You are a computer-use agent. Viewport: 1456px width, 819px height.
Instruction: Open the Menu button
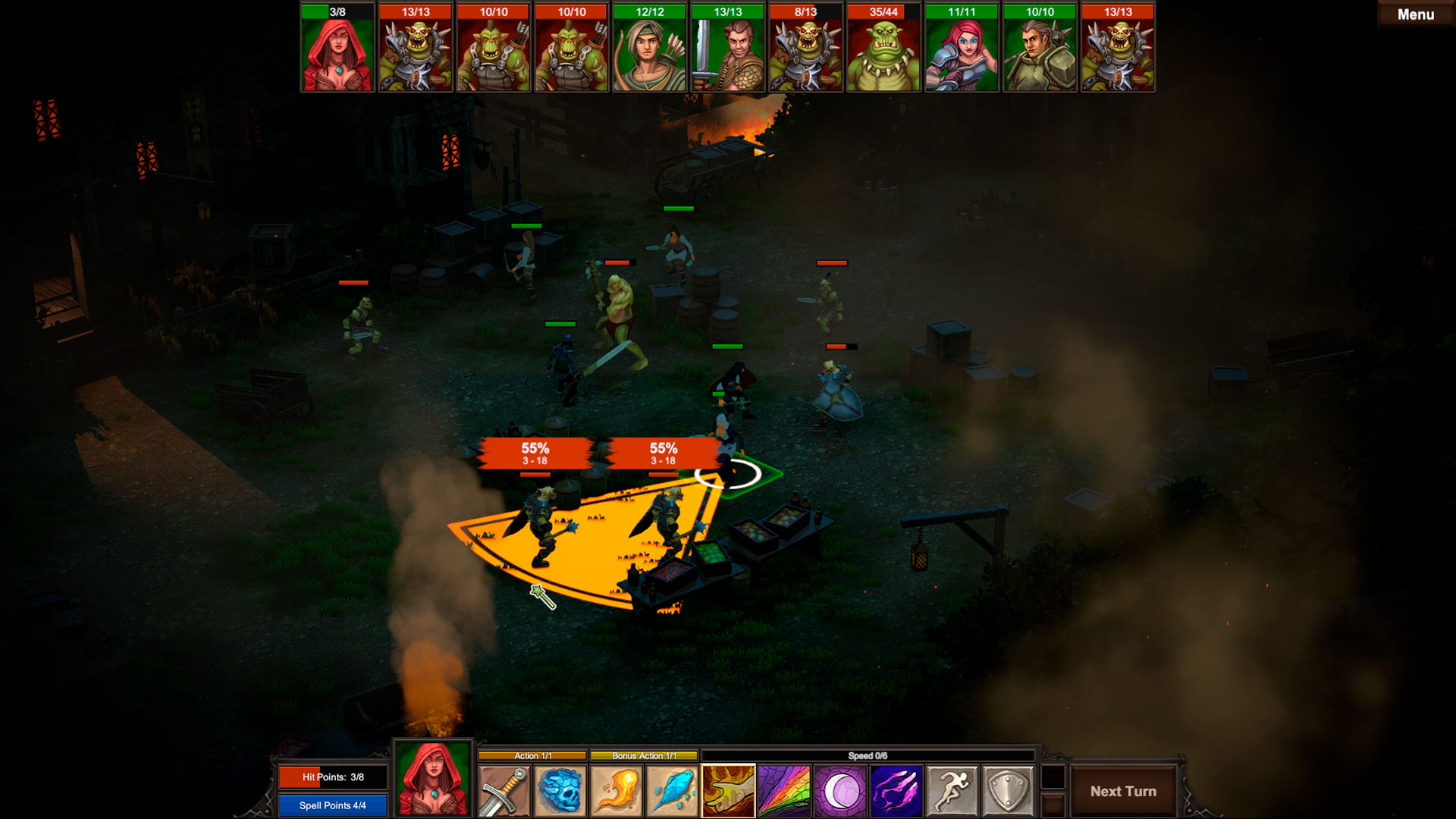coord(1415,14)
